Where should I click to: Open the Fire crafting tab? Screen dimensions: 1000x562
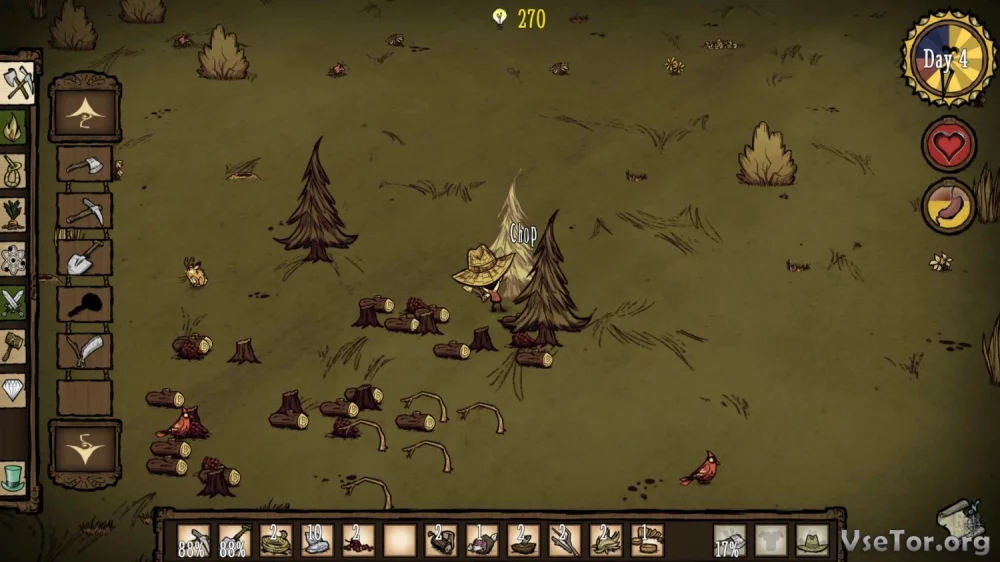coord(13,127)
